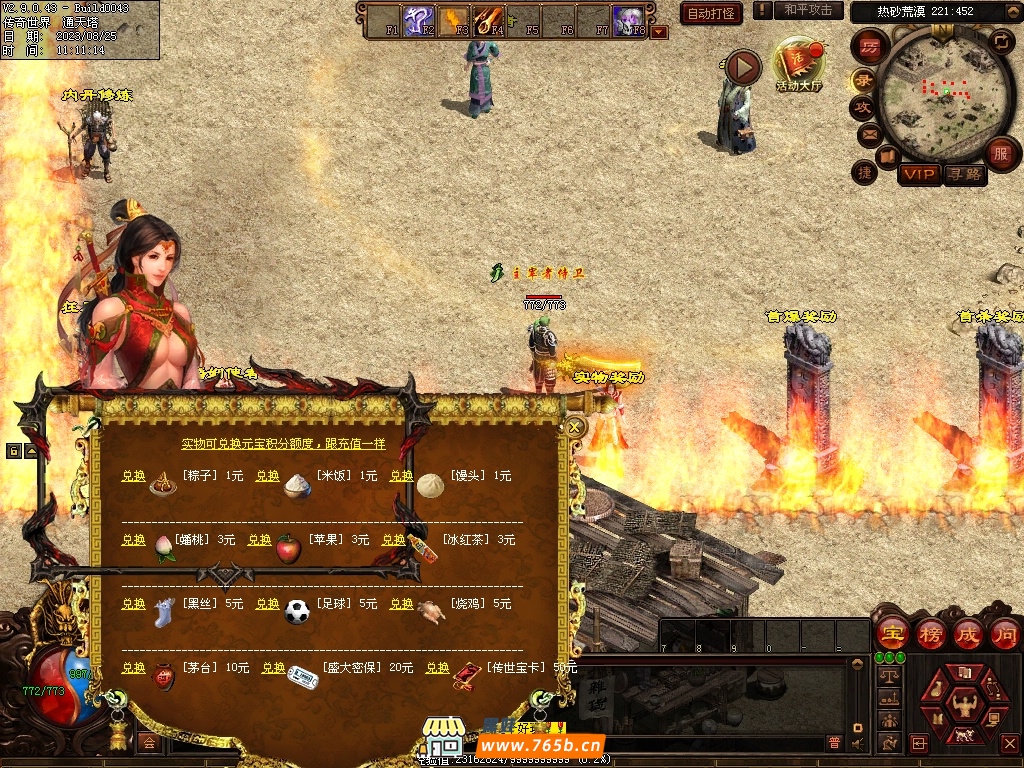Redeem the 苹果 item for 3元
The width and height of the screenshot is (1024, 768).
(x=259, y=540)
